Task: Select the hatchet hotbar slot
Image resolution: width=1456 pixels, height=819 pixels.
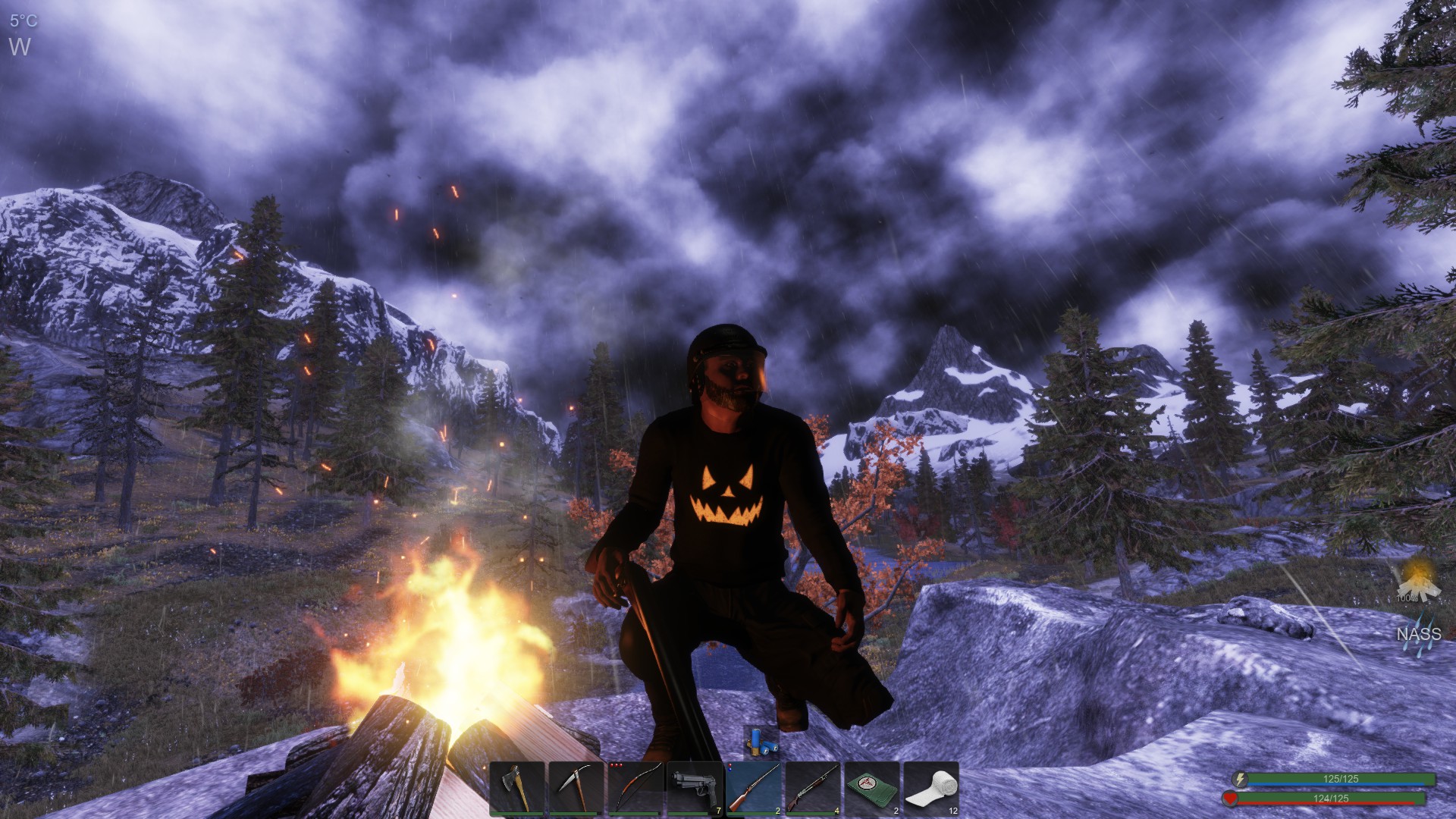Action: coord(517,789)
